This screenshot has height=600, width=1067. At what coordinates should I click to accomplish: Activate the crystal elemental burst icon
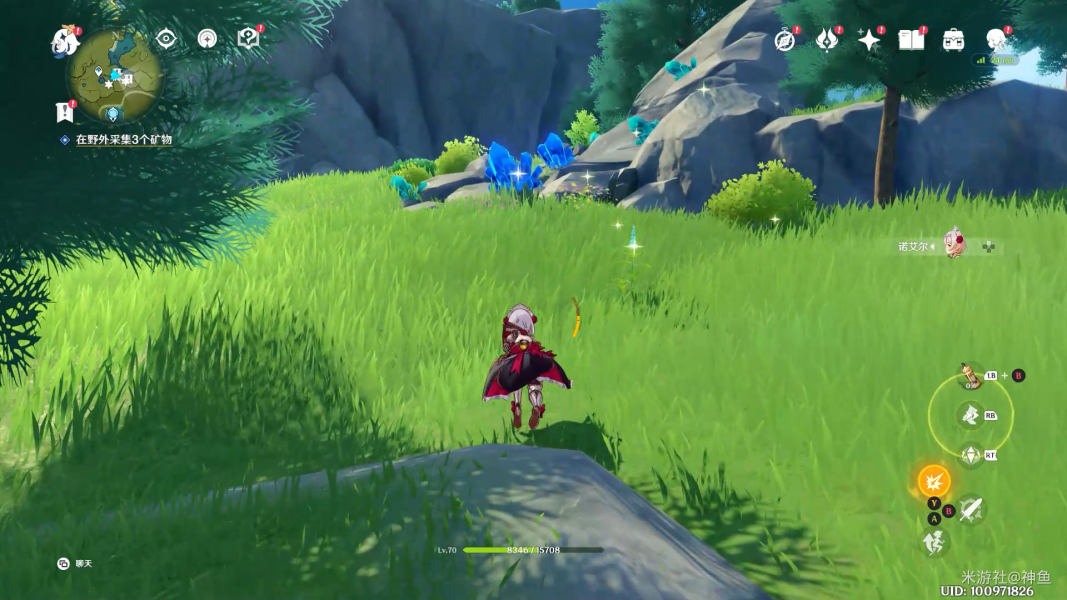click(969, 456)
